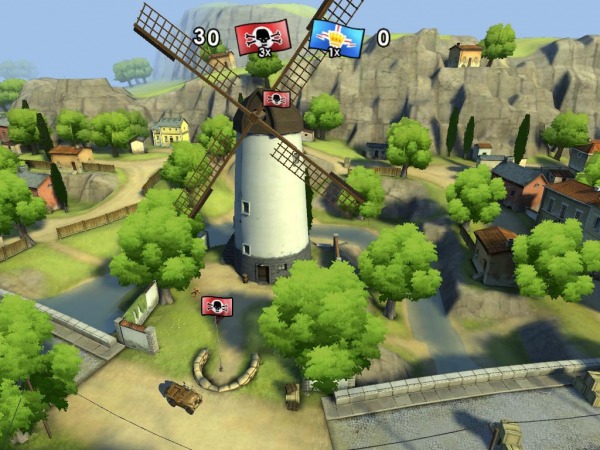Click the blue team flag beside the score
600x450 pixels.
pyautogui.click(x=336, y=38)
